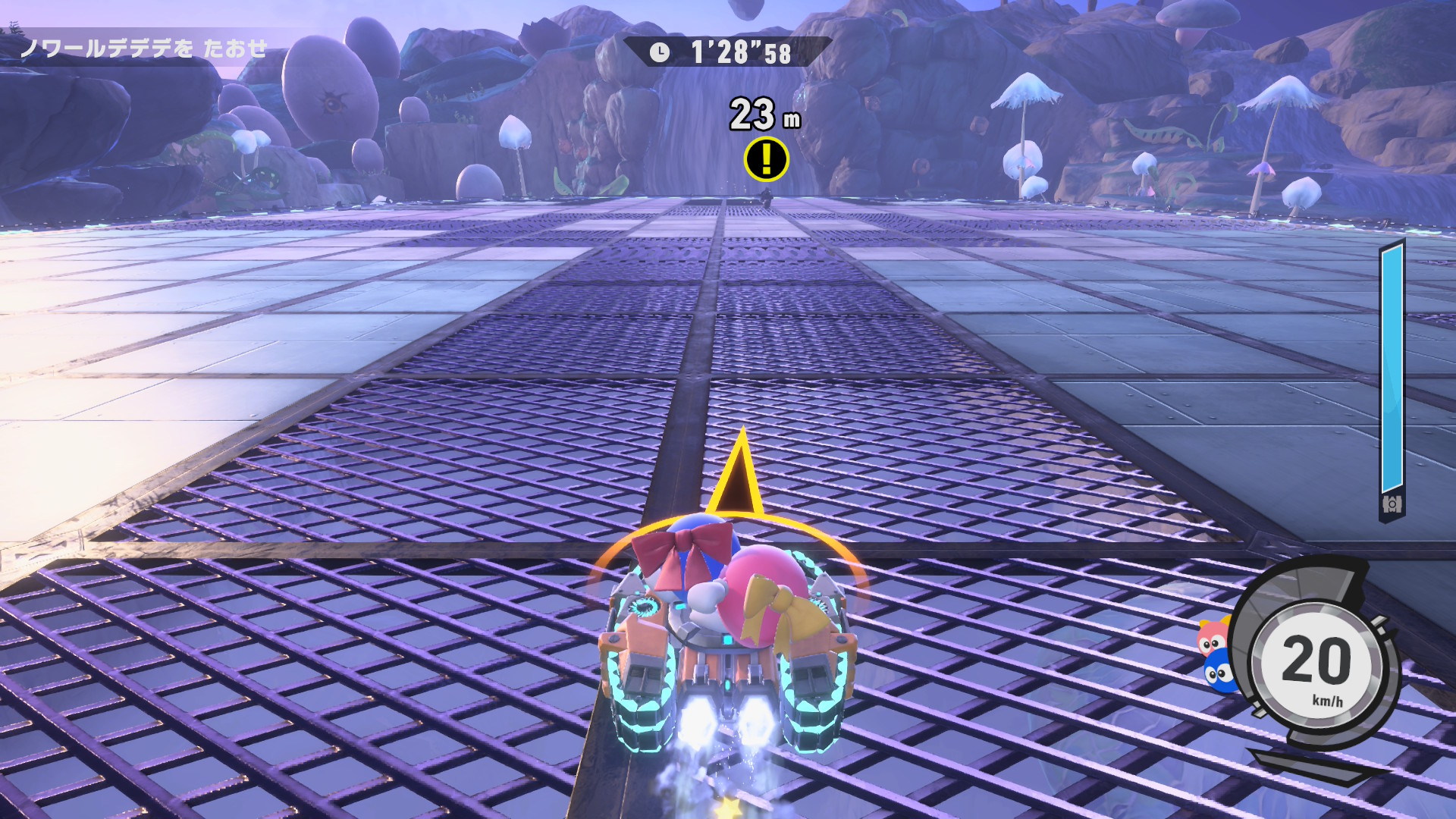Click the camera icon below the blue gauge
This screenshot has width=1456, height=819.
point(1392,504)
